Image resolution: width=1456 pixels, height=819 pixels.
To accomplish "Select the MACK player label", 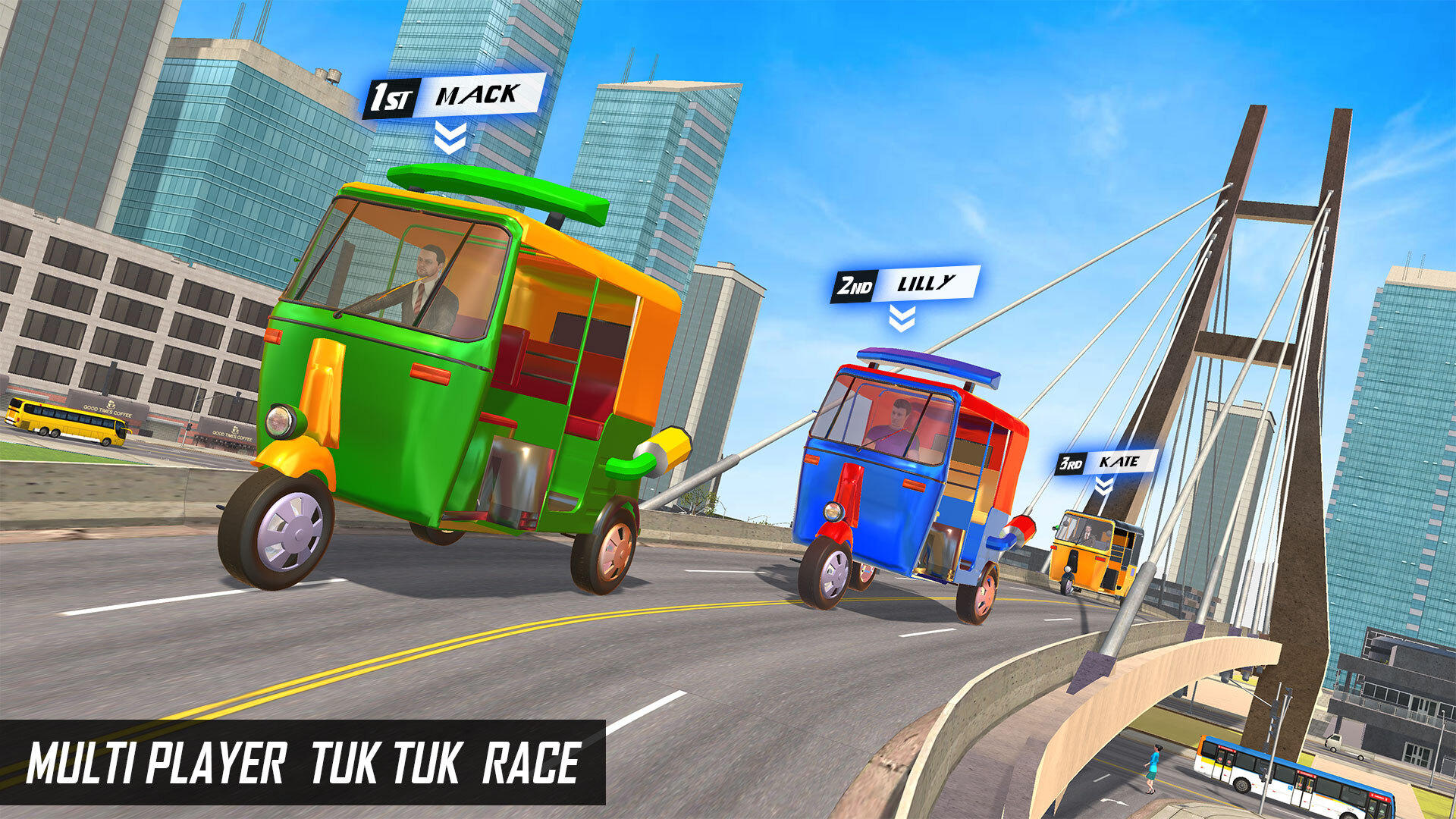I will click(x=477, y=93).
